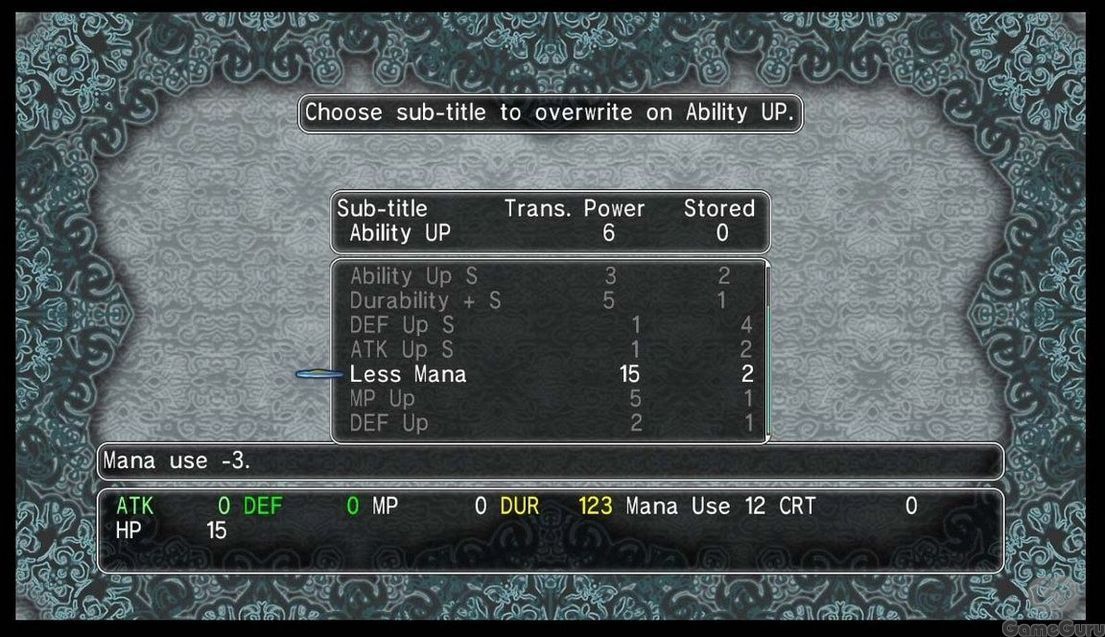Screen dimensions: 1105x637
Task: Choose the highlighted Less Mana sub-title
Action: [x=408, y=375]
